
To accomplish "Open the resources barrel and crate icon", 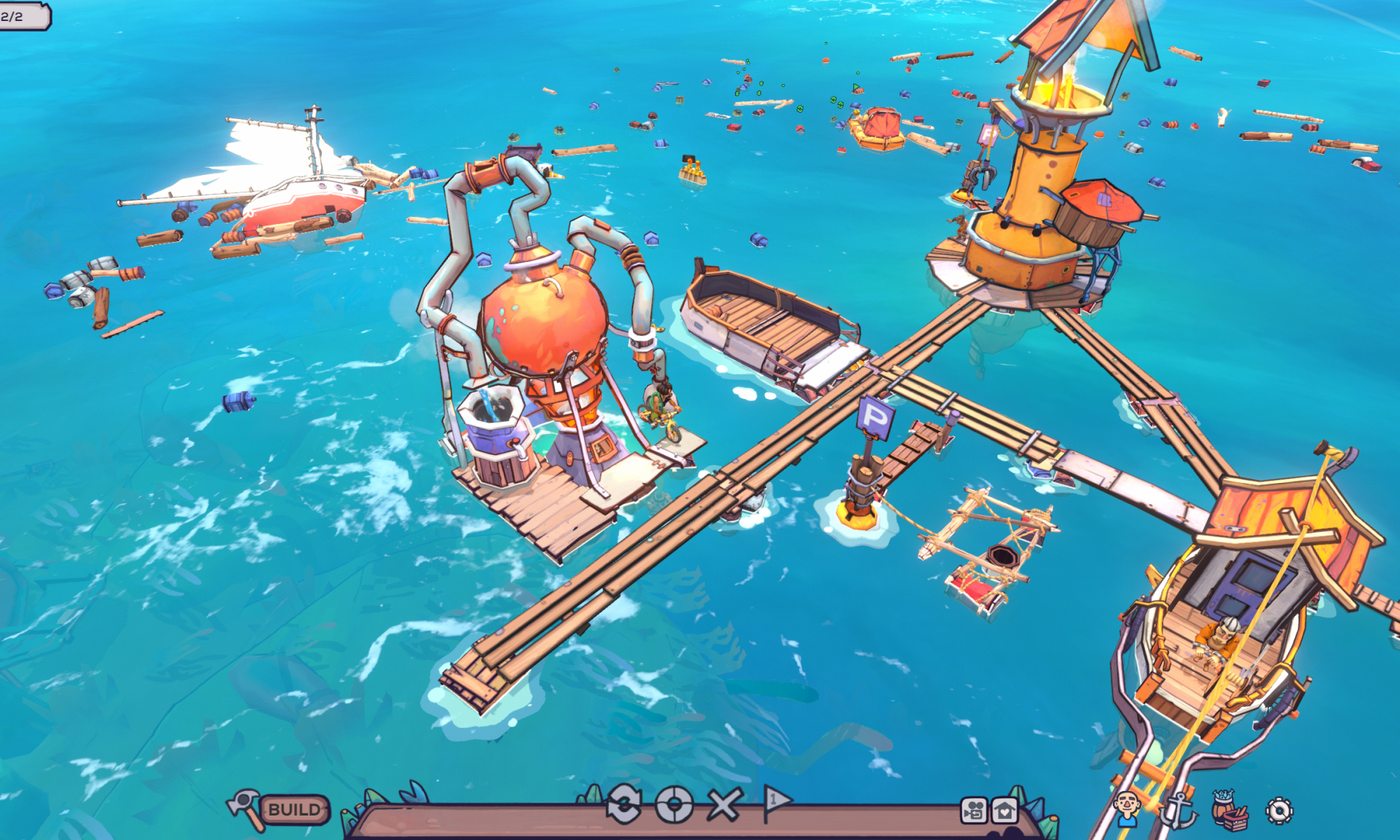I will [1228, 811].
